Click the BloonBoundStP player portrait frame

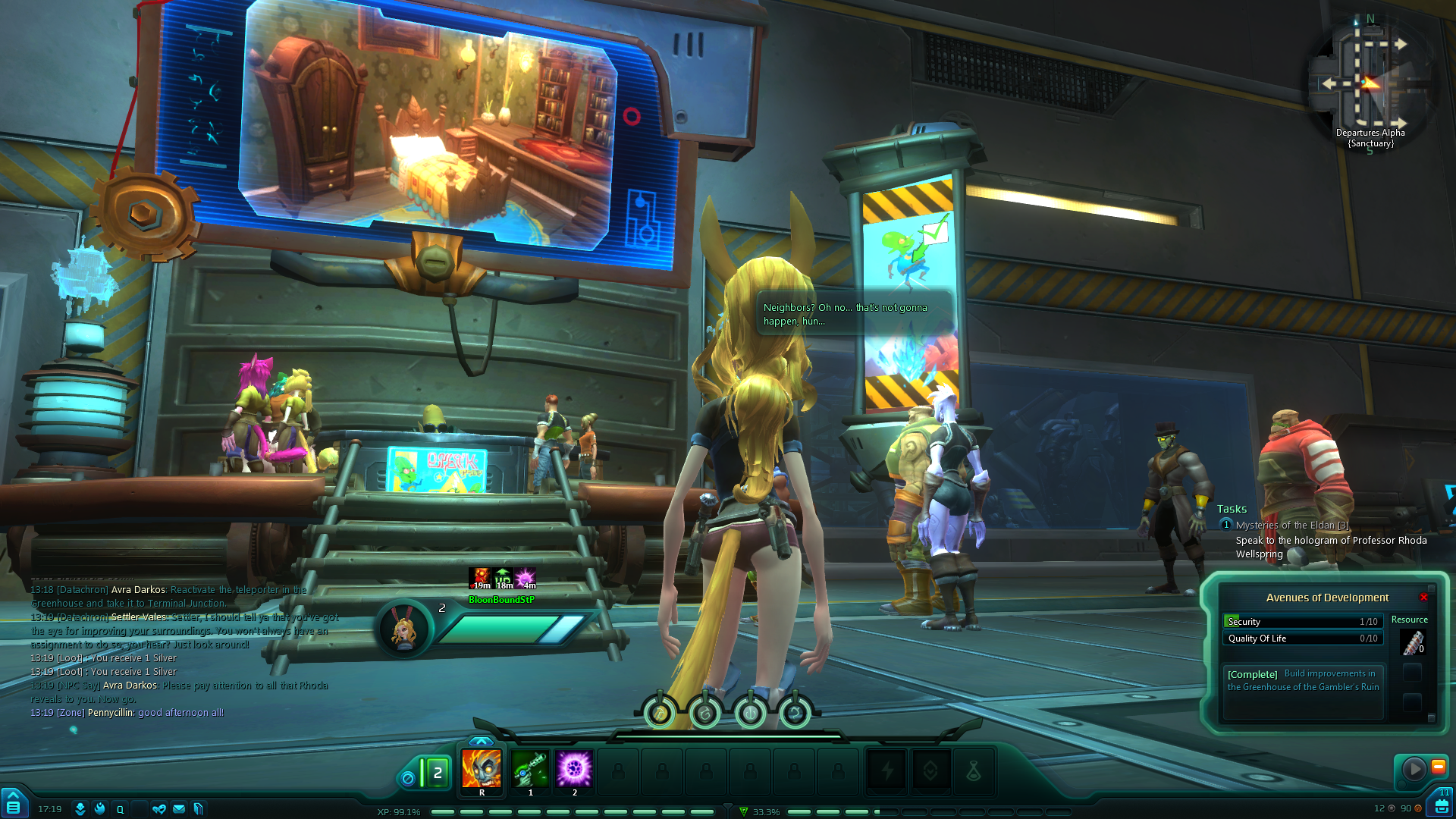tap(403, 629)
